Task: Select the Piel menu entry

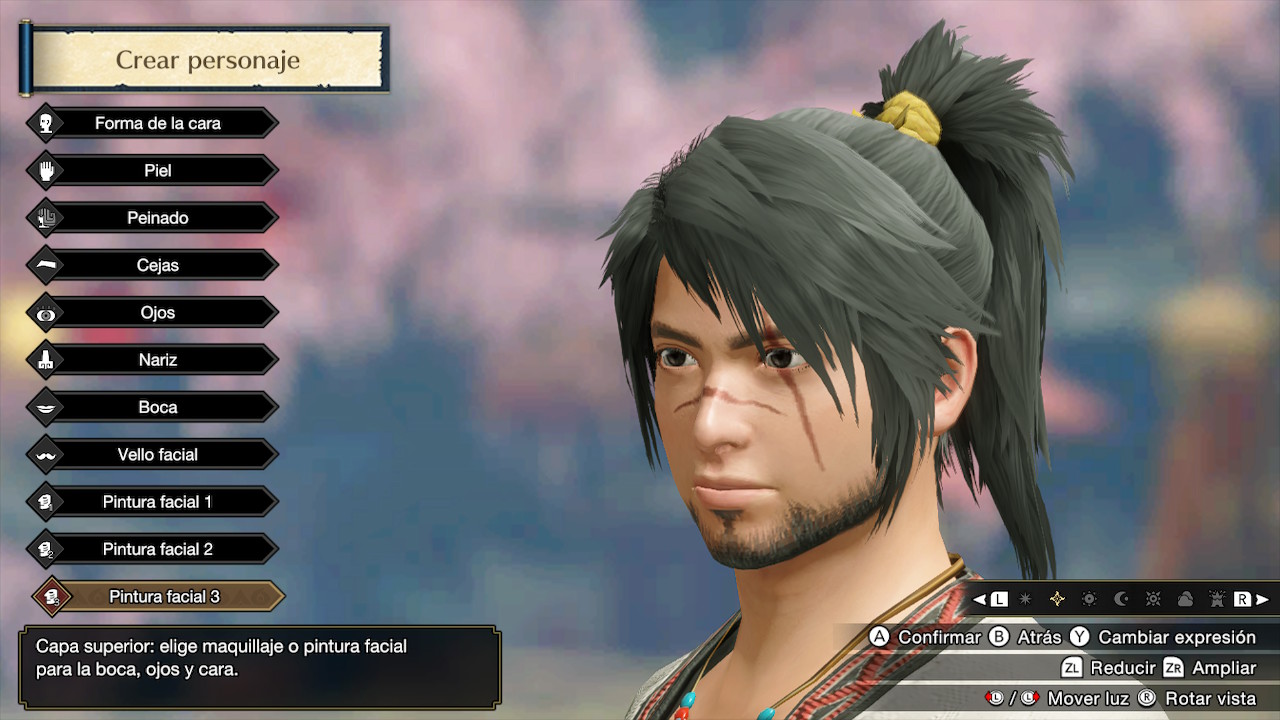Action: 157,171
